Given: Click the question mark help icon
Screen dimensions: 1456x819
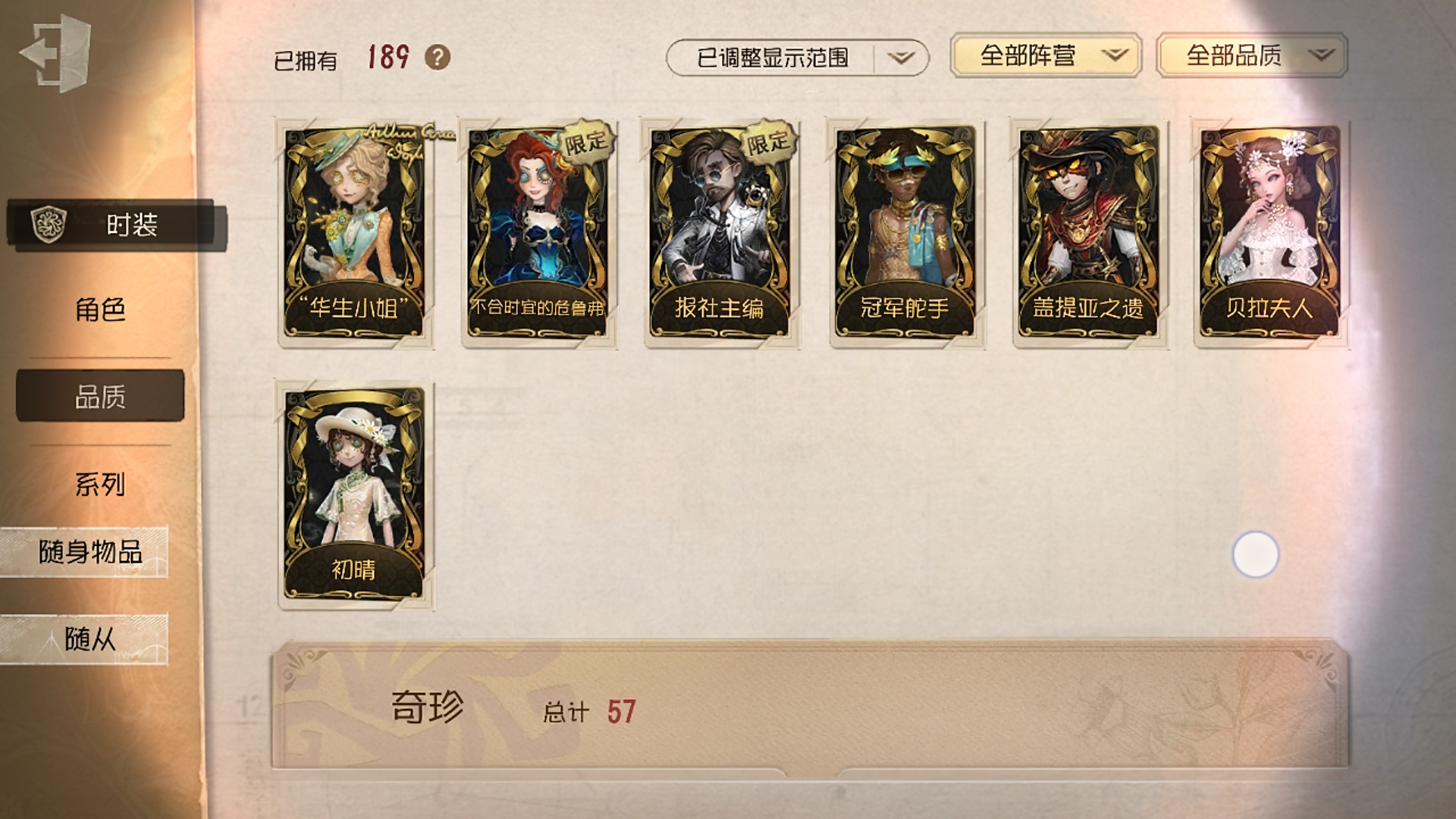Looking at the screenshot, I should 437,57.
